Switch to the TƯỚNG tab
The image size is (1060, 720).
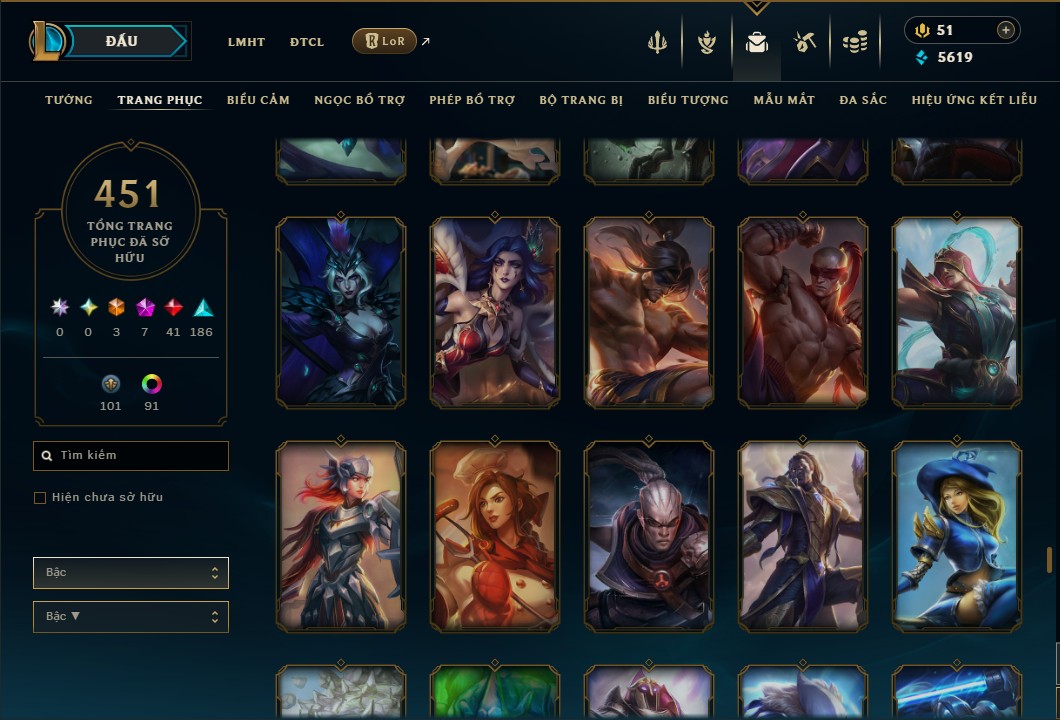[x=69, y=100]
